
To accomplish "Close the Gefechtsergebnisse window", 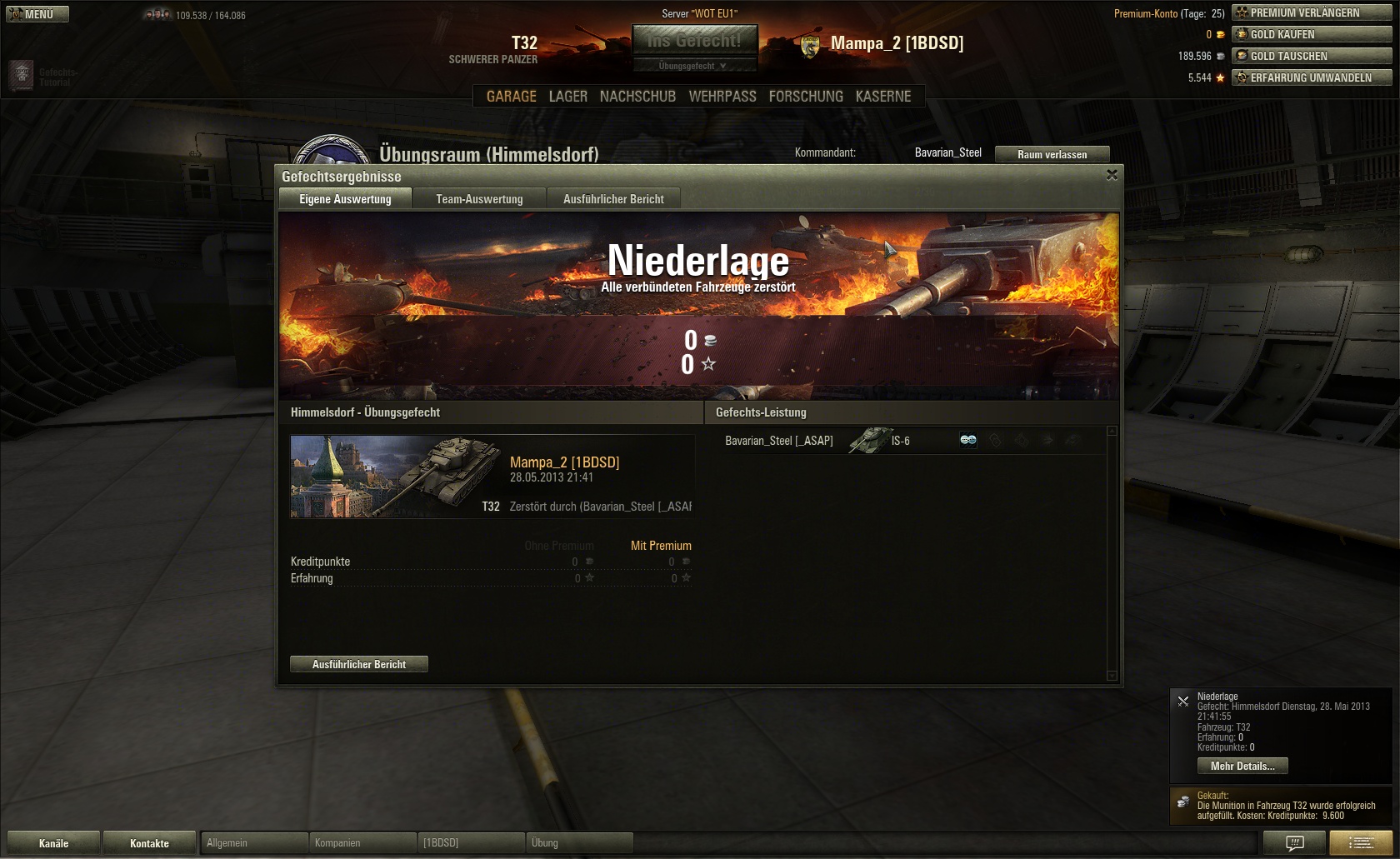I will (1112, 175).
